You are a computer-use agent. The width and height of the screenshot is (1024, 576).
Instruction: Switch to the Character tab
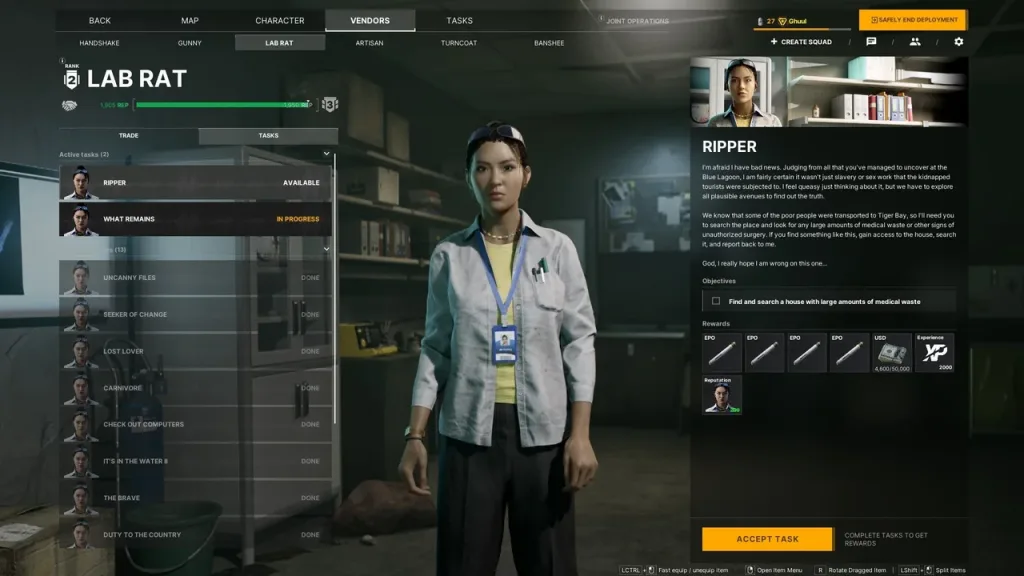point(280,20)
